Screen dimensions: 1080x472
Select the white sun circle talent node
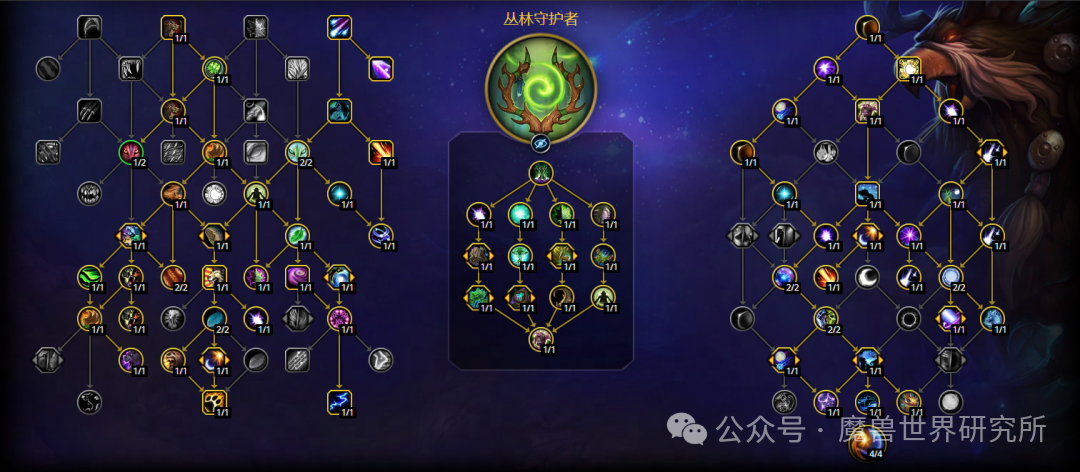[x=215, y=193]
